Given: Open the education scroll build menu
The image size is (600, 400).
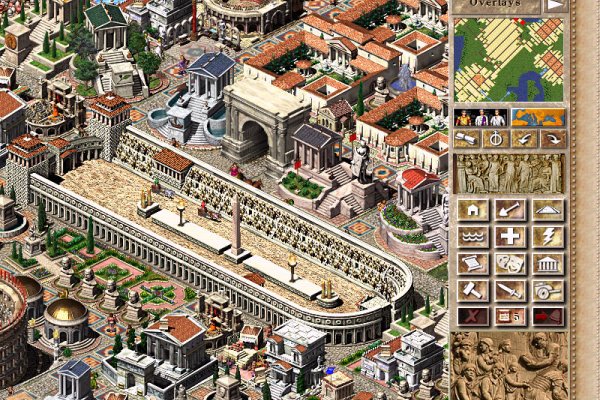Looking at the screenshot, I should pyautogui.click(x=472, y=263).
